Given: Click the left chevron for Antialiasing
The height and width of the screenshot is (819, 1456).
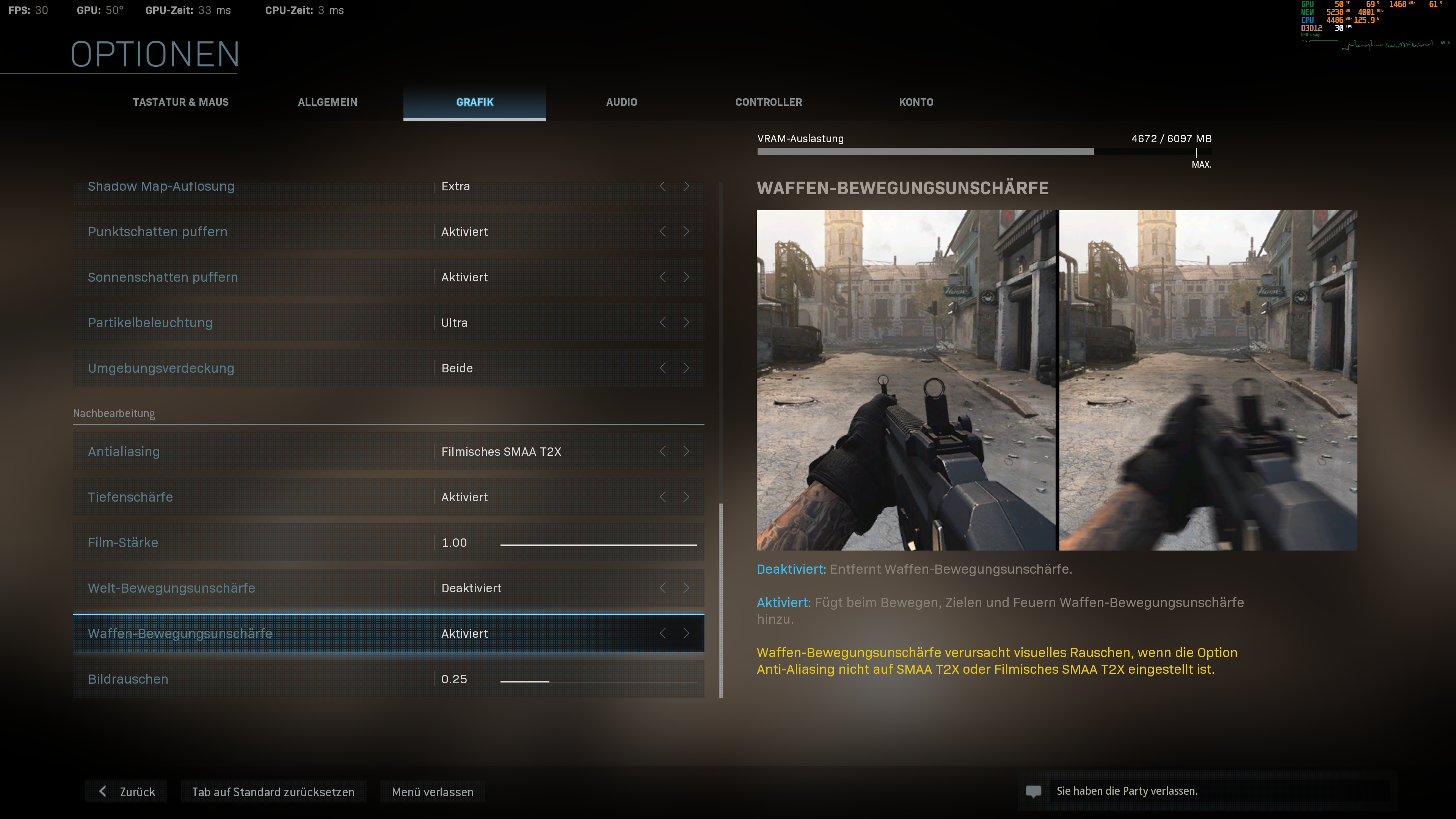Looking at the screenshot, I should [x=662, y=451].
